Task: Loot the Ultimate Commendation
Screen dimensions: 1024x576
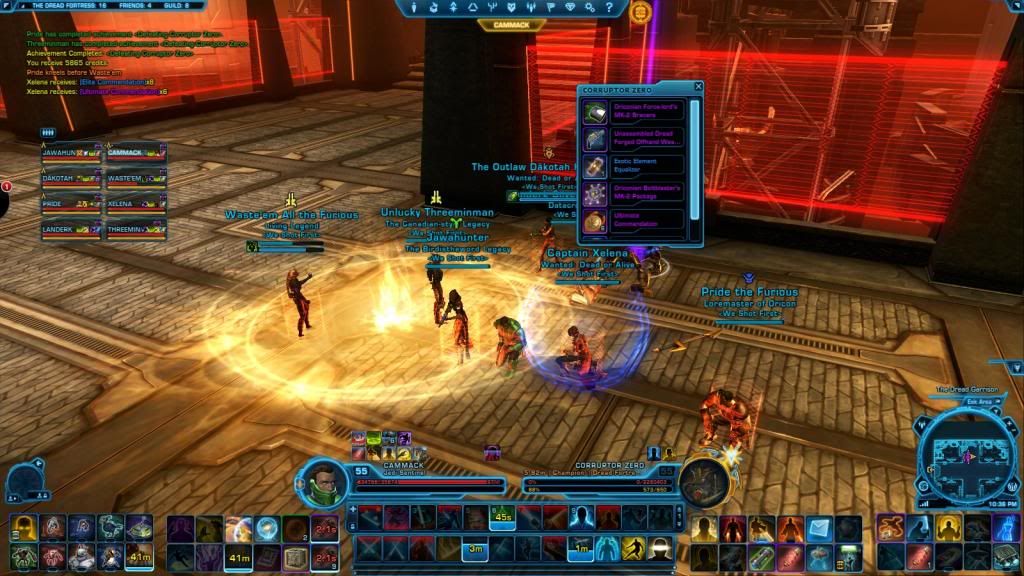Action: pos(640,220)
